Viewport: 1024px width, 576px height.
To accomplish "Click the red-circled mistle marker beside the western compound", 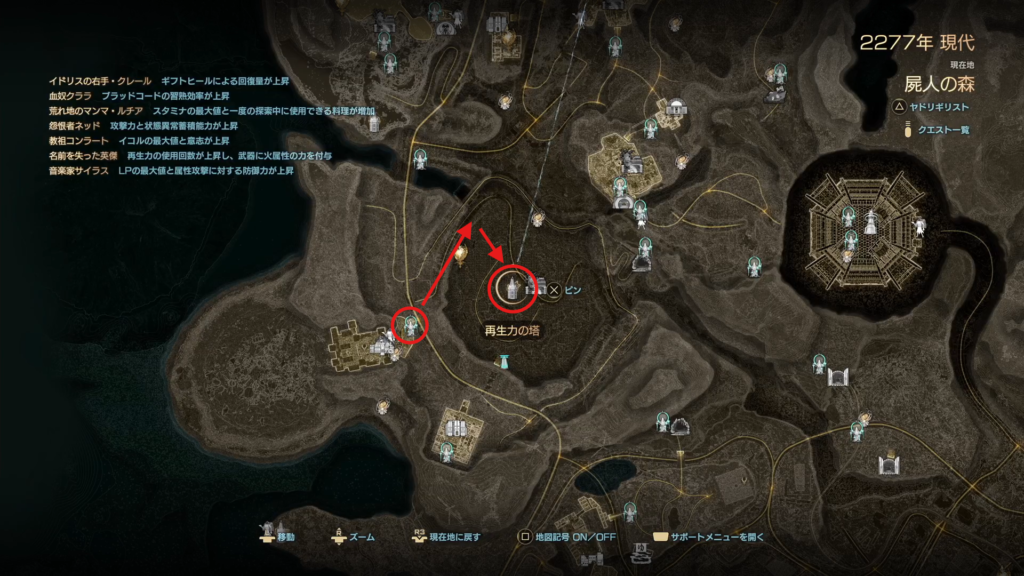I will [x=410, y=322].
